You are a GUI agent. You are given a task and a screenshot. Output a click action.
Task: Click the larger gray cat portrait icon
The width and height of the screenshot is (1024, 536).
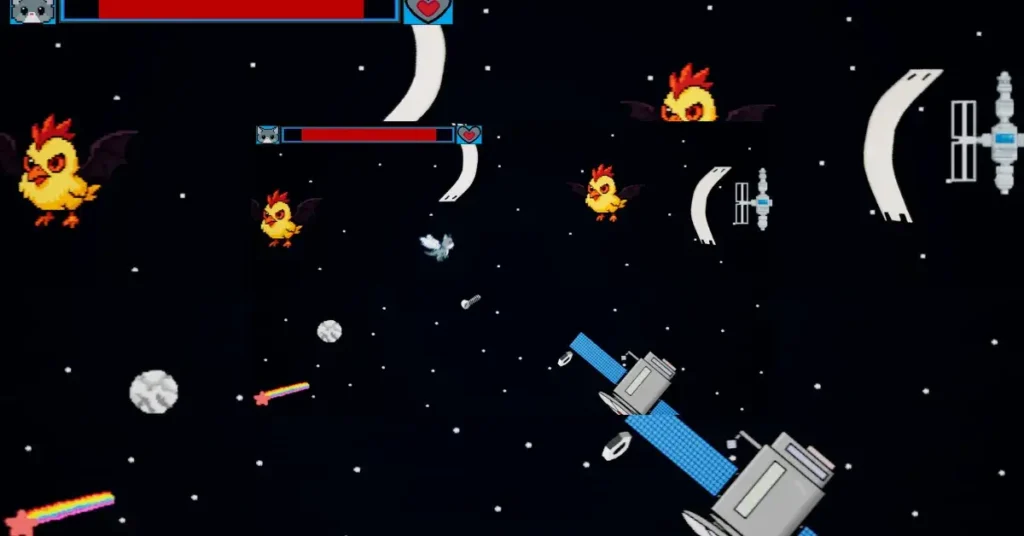[32, 11]
